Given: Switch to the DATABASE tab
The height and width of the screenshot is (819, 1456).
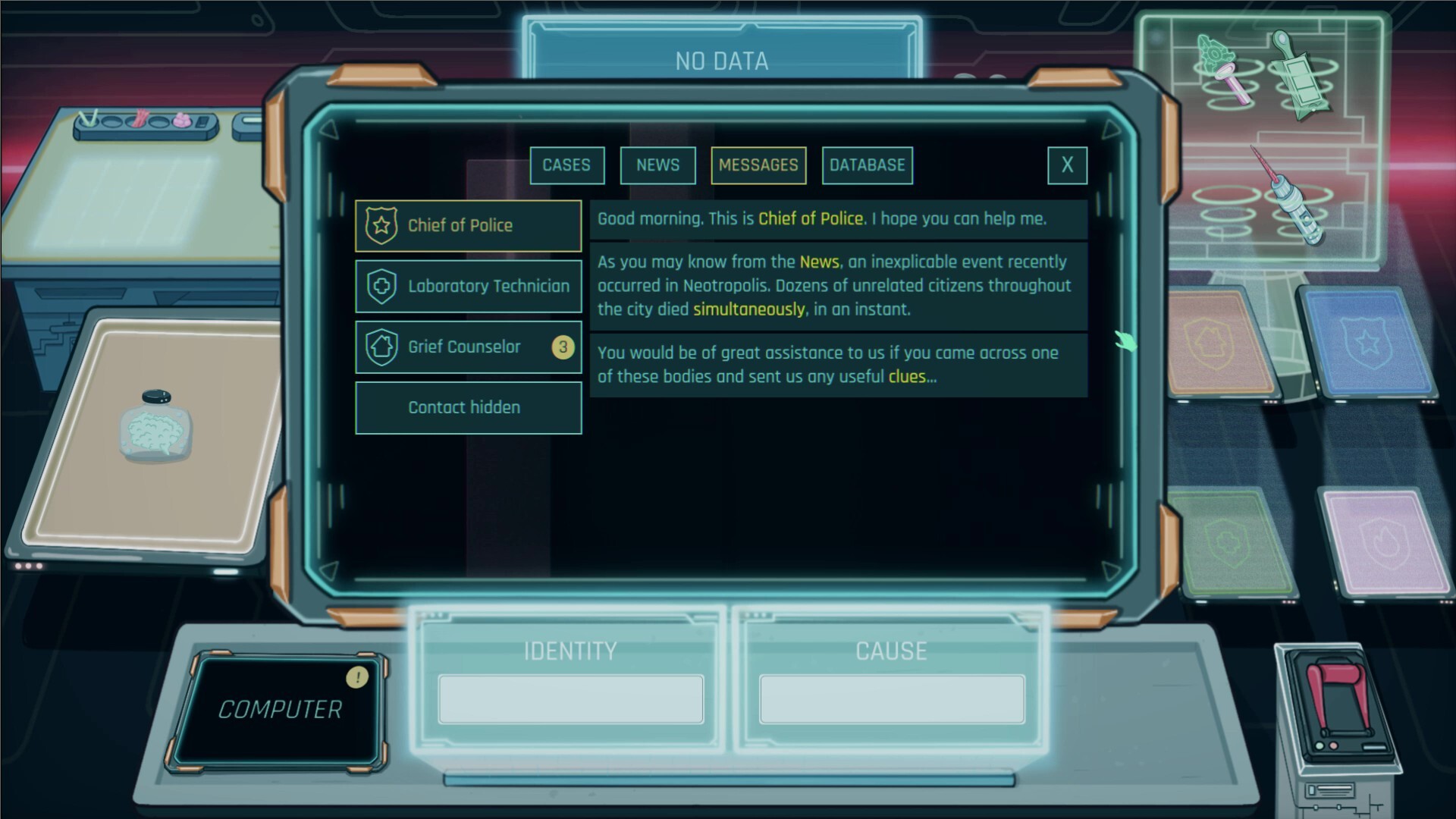Looking at the screenshot, I should (x=867, y=165).
